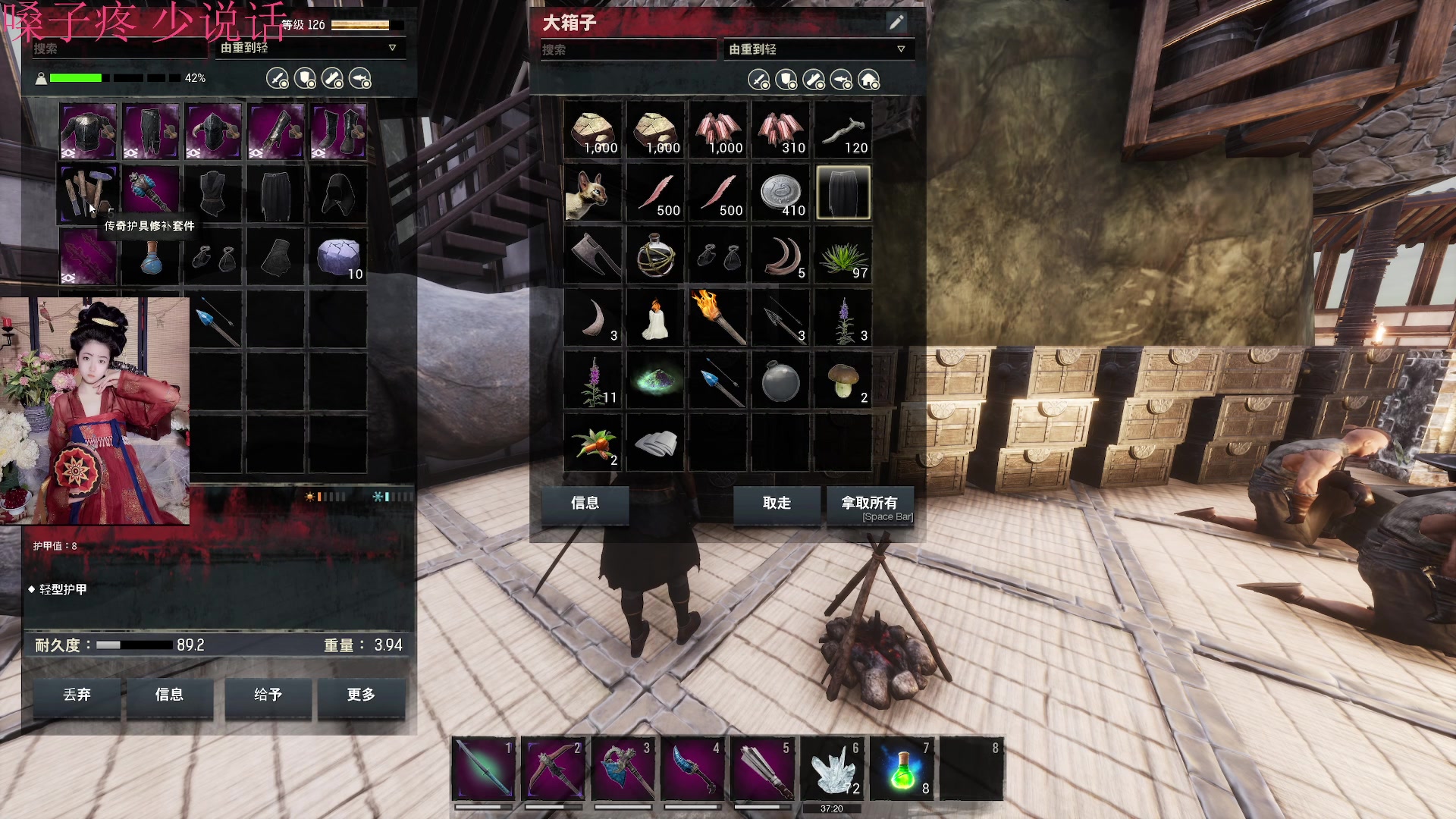Select the burning torch in the chest
Image resolution: width=1456 pixels, height=819 pixels.
pyautogui.click(x=718, y=318)
